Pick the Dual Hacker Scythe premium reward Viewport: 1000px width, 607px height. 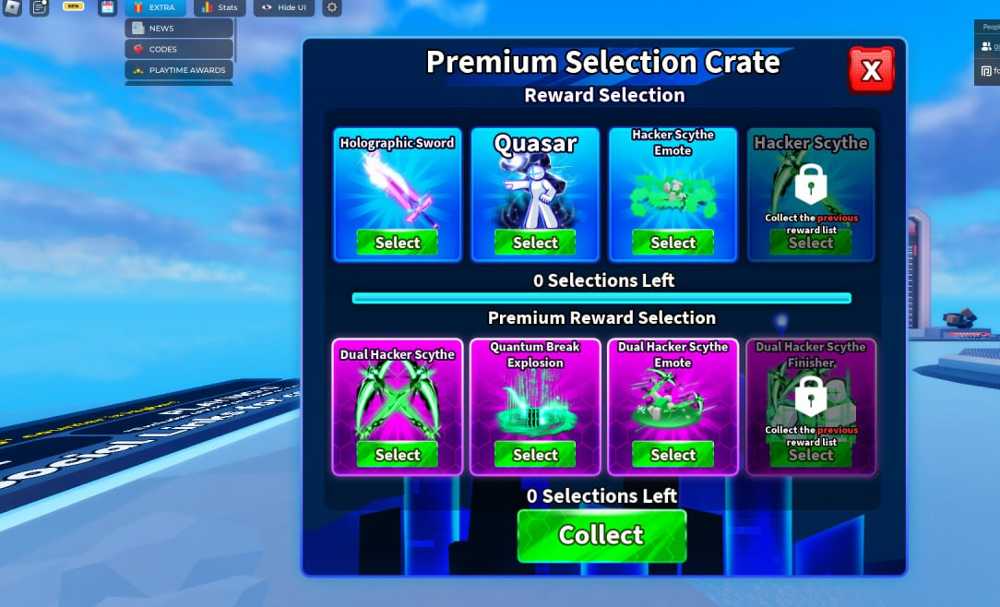397,454
